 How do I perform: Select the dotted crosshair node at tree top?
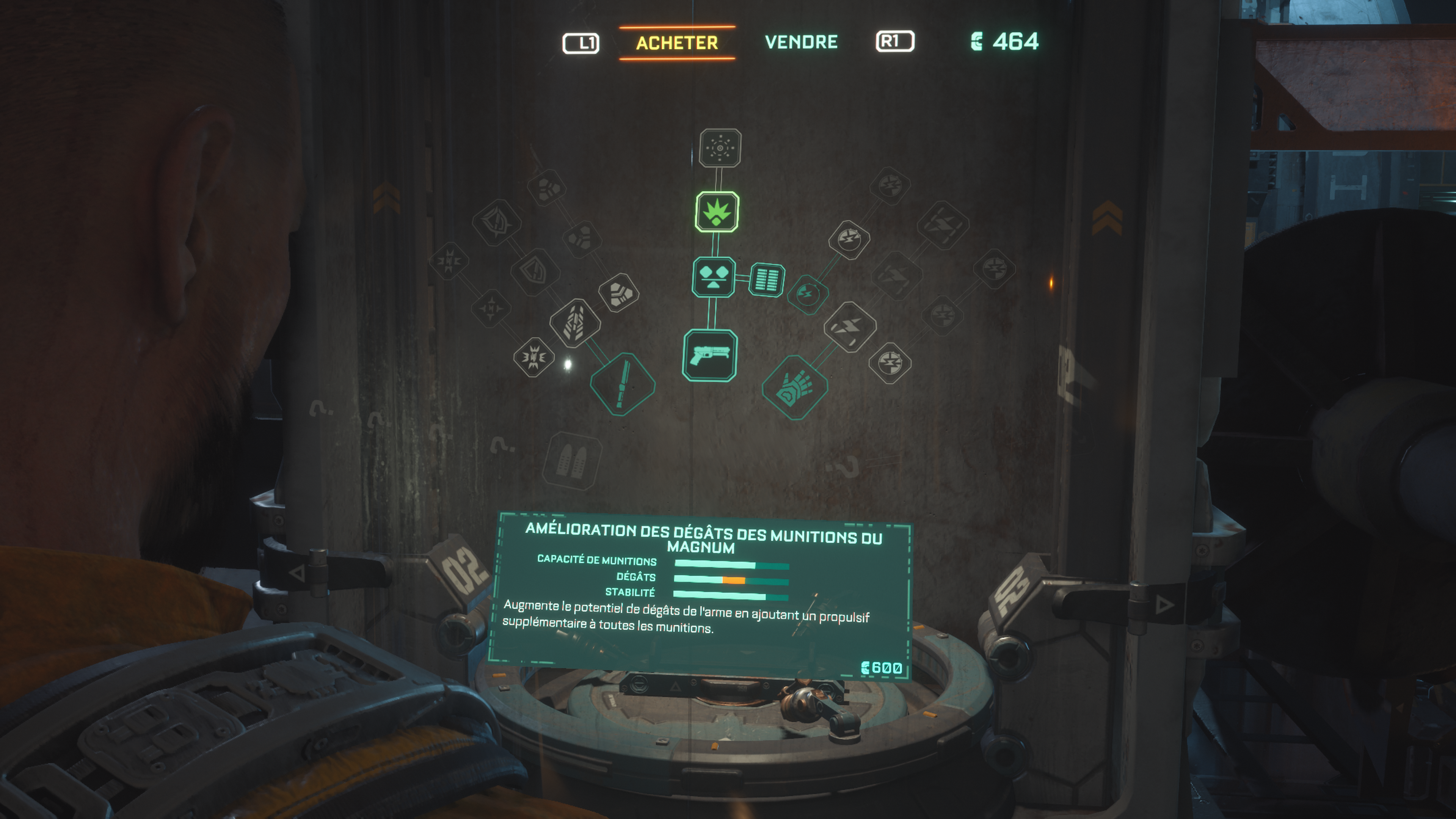720,148
